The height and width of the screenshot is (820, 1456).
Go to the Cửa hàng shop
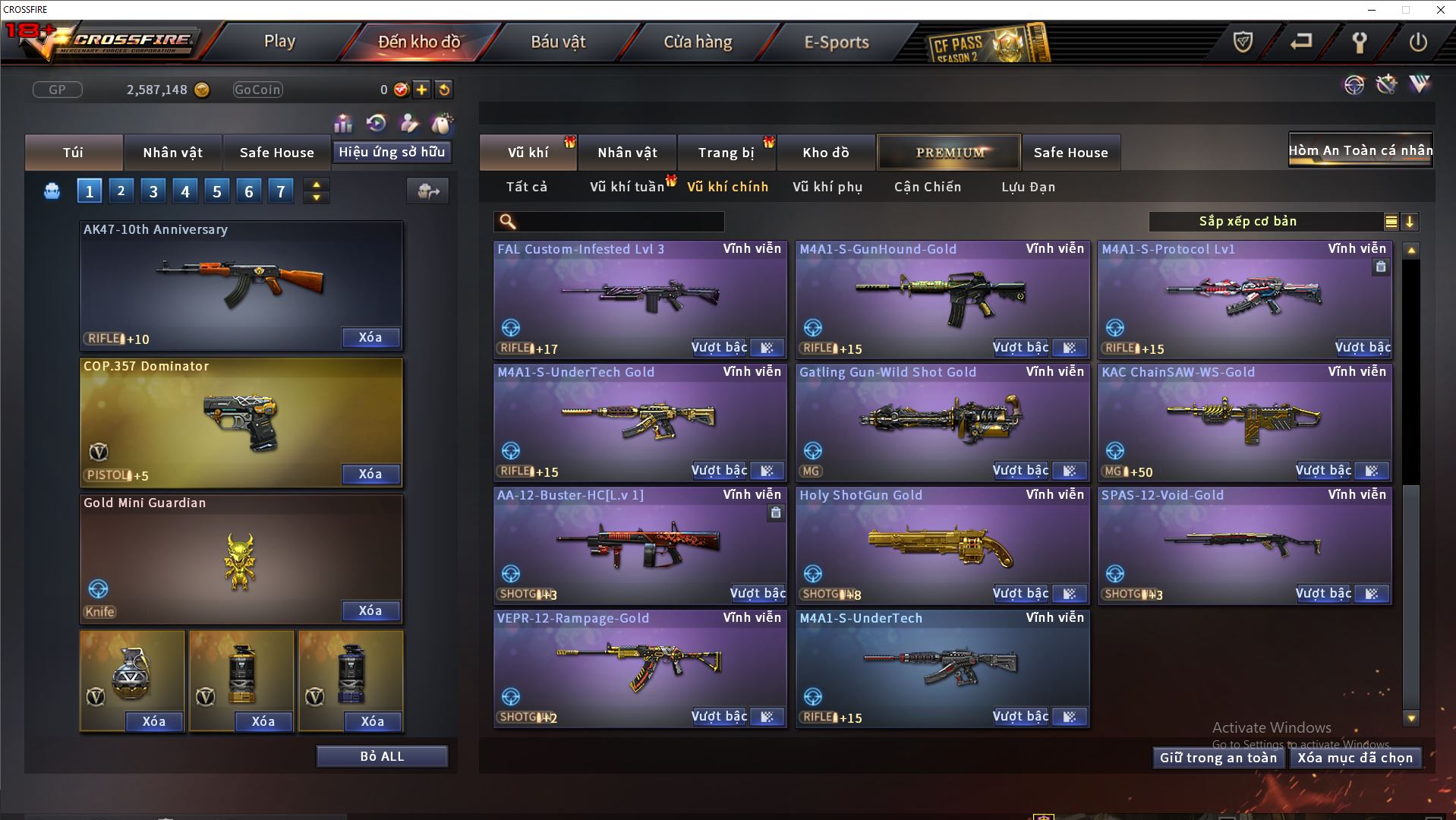click(698, 42)
